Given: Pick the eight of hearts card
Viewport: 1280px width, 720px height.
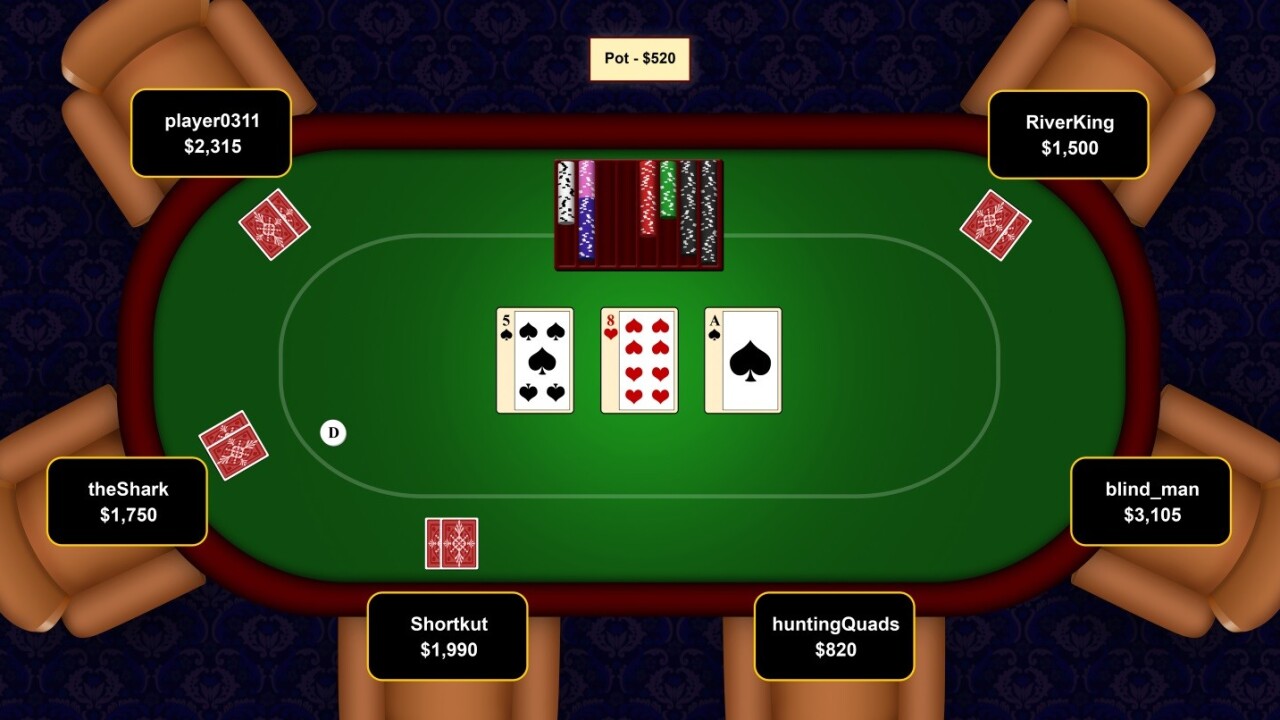Looking at the screenshot, I should coord(639,360).
